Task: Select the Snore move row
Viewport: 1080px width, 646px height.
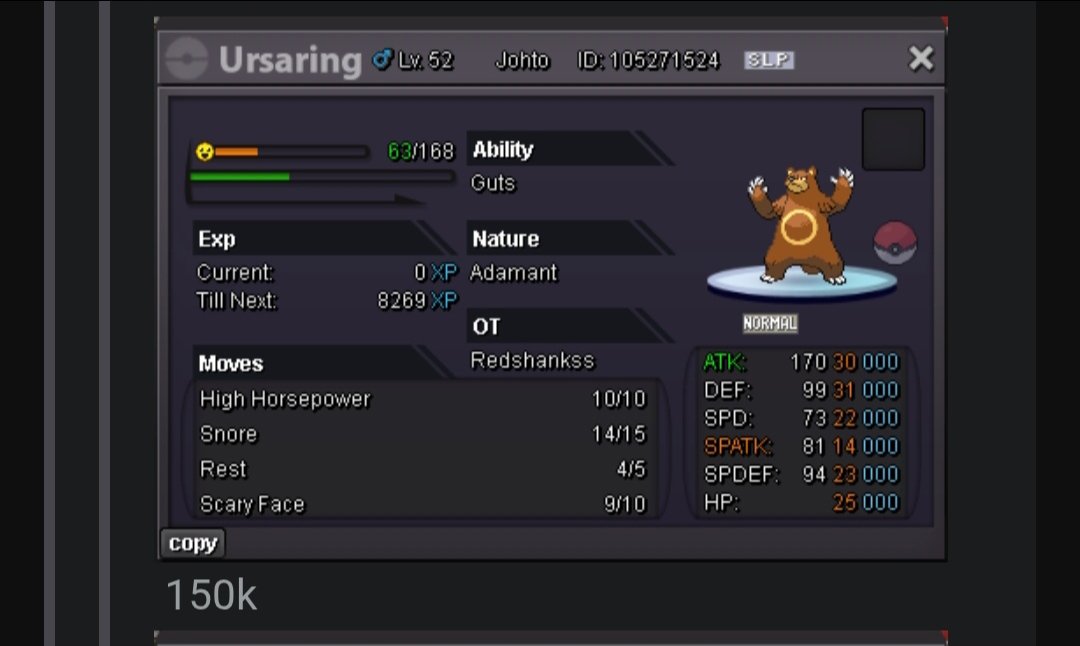Action: pyautogui.click(x=422, y=434)
